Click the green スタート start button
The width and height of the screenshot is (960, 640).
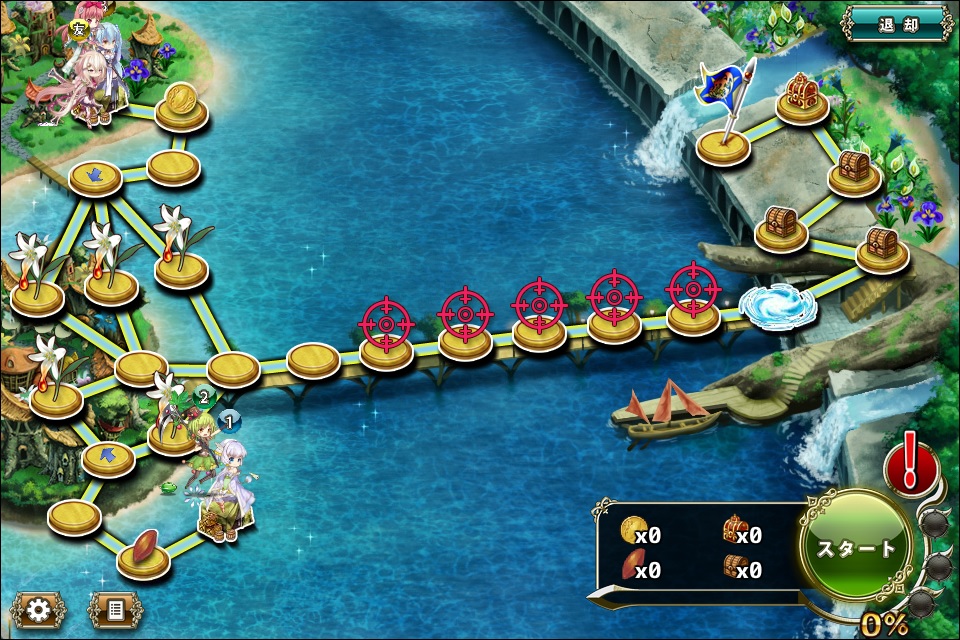pos(856,549)
